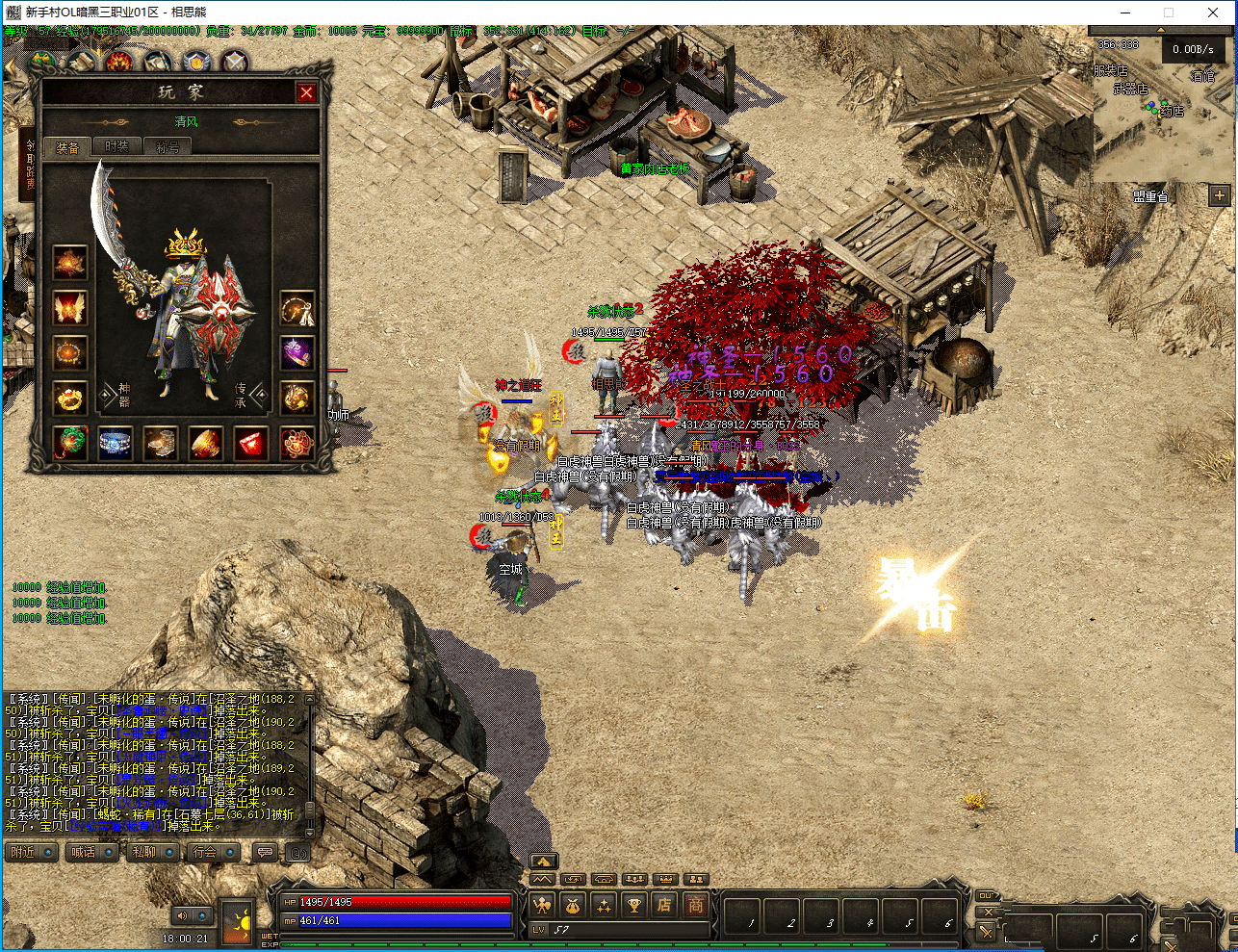Select the purple ring equipment slot

297,353
